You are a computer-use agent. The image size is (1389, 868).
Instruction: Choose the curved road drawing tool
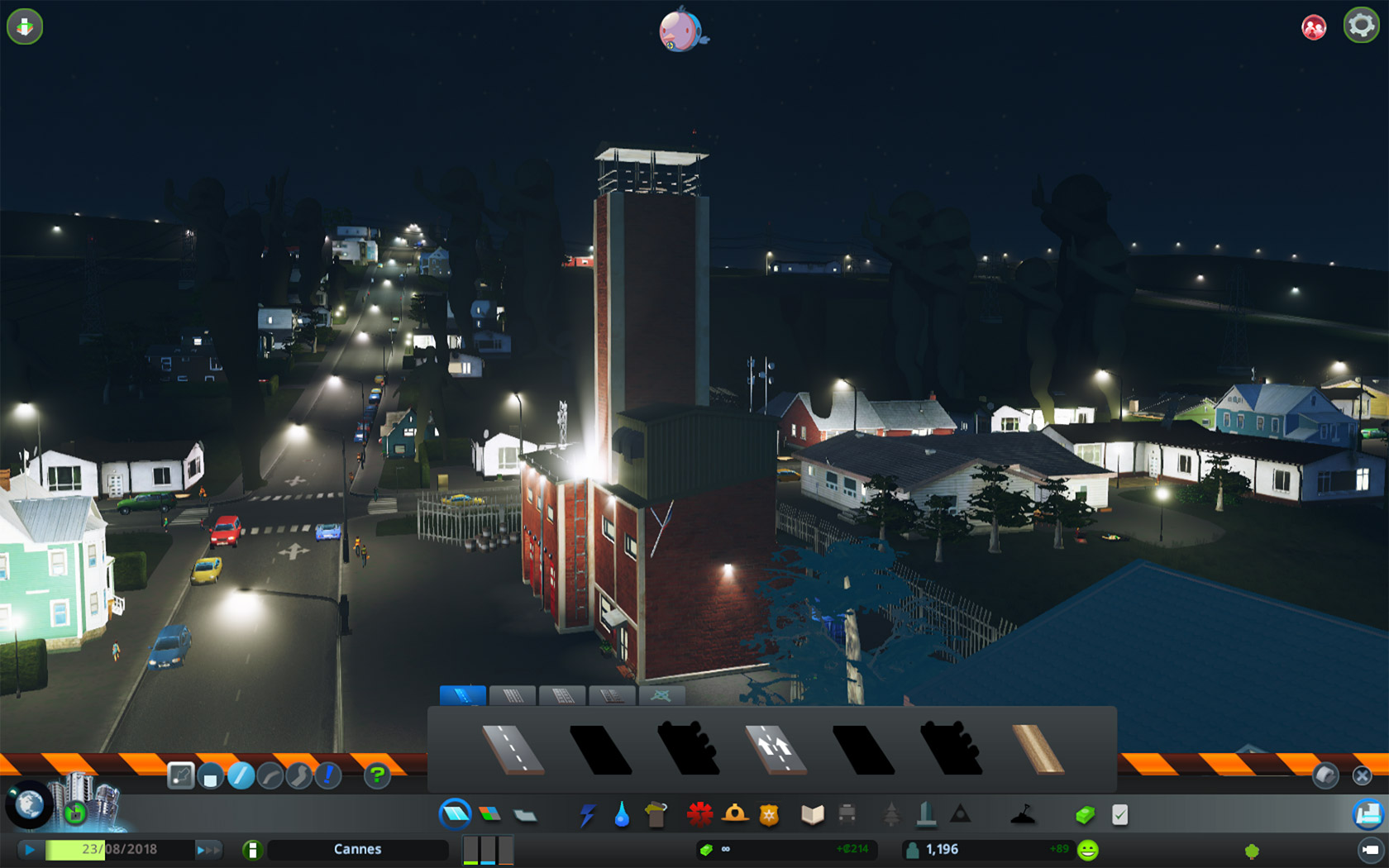click(x=270, y=775)
